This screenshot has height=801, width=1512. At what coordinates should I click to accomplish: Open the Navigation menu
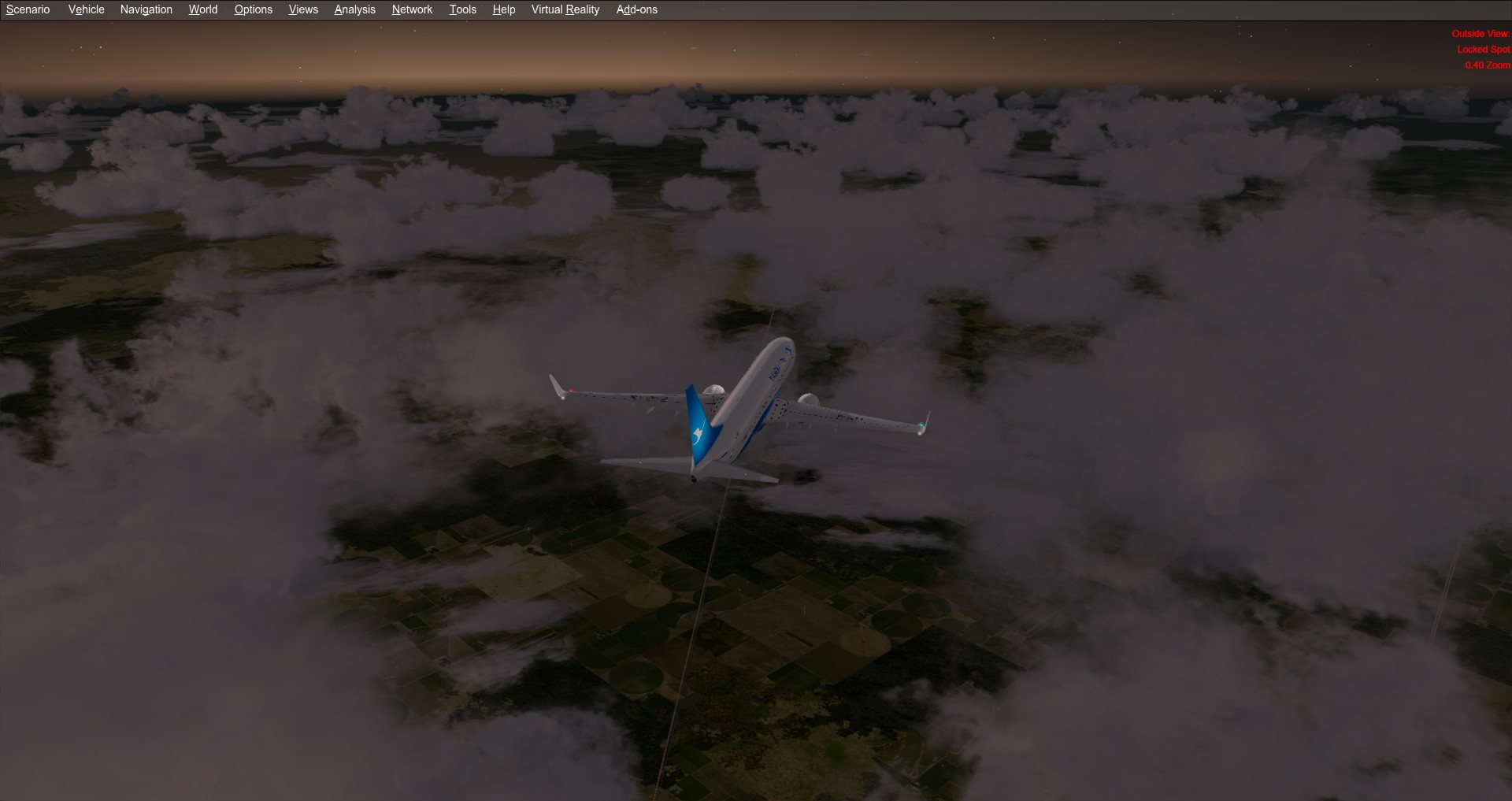[146, 9]
